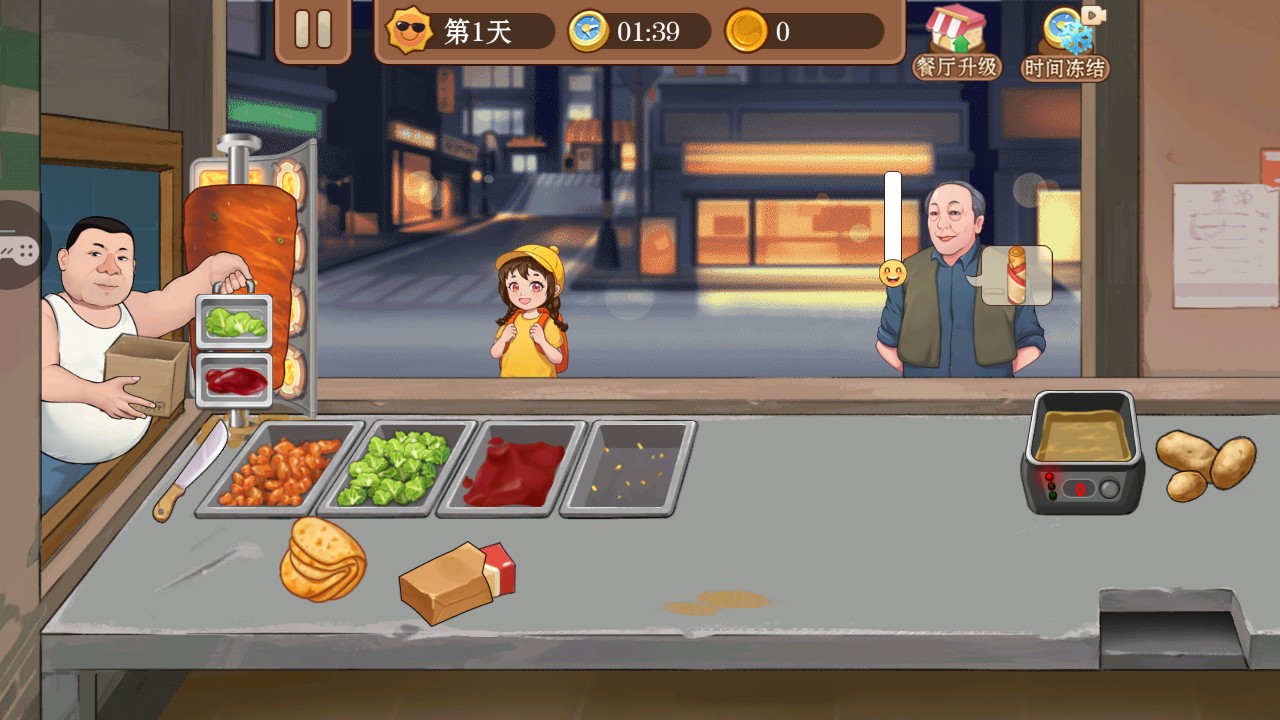
Task: Pause the game
Action: pyautogui.click(x=312, y=29)
